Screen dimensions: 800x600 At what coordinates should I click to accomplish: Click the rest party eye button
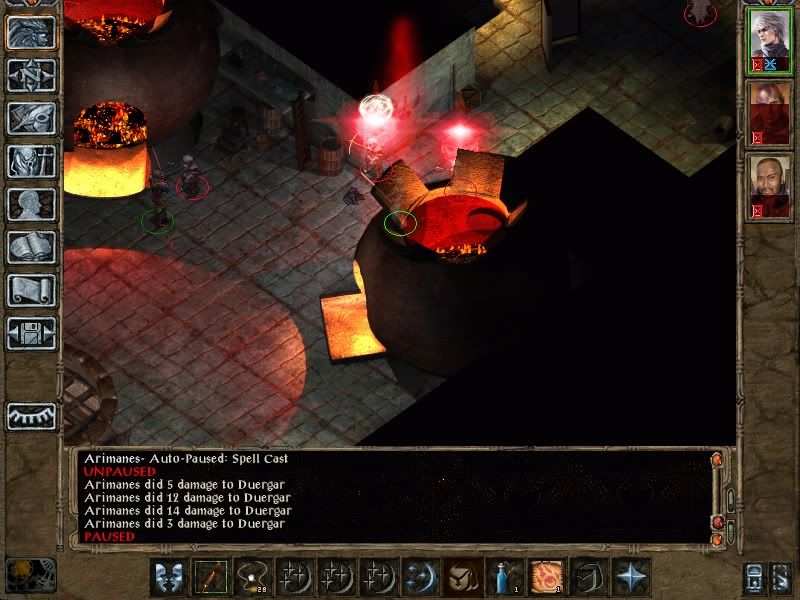(x=32, y=415)
